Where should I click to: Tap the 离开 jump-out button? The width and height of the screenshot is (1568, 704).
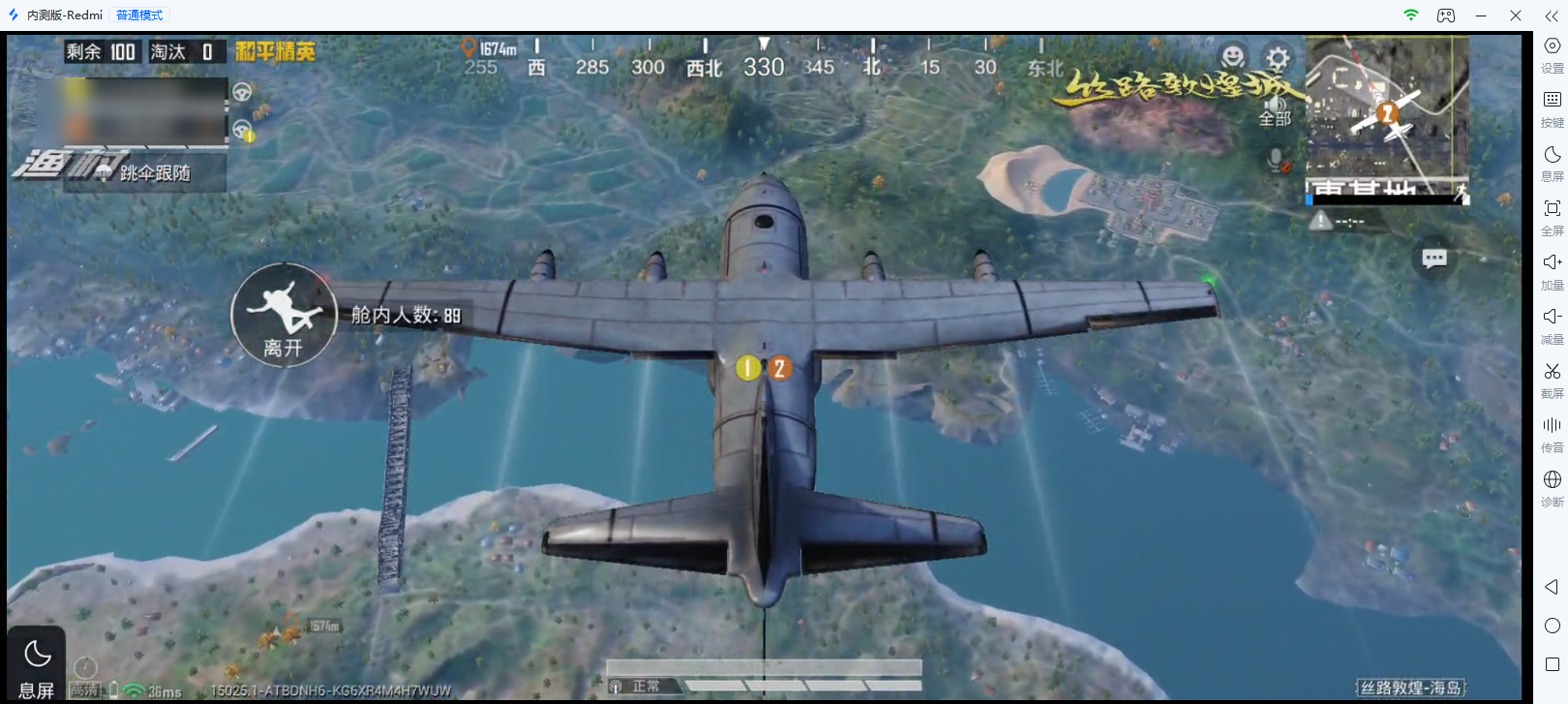(x=284, y=316)
